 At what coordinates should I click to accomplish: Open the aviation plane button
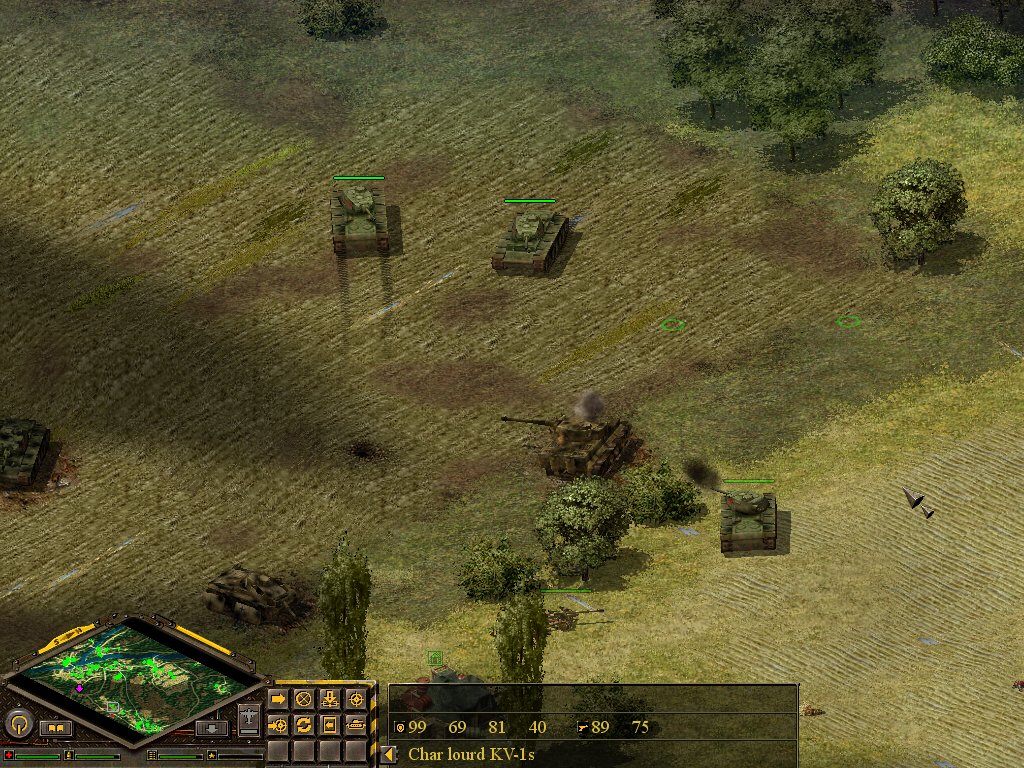249,717
